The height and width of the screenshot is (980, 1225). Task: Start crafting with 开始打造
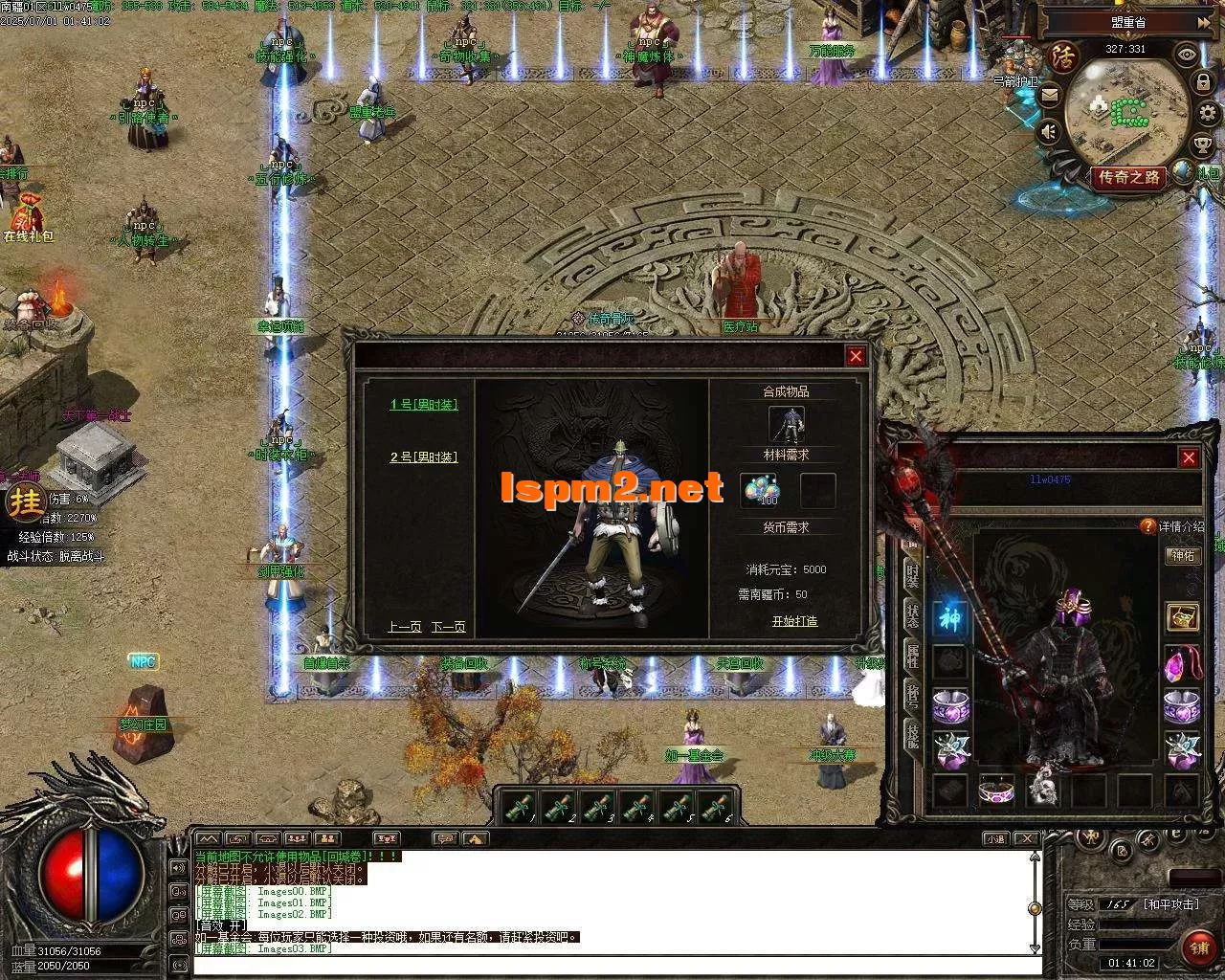(794, 621)
